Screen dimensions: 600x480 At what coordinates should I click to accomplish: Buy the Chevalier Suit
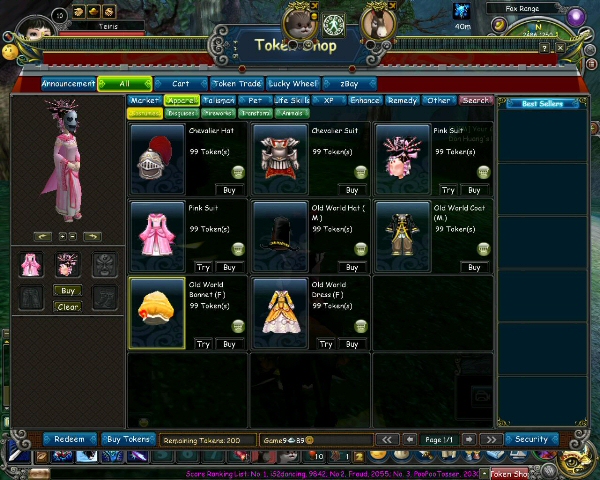tap(351, 190)
